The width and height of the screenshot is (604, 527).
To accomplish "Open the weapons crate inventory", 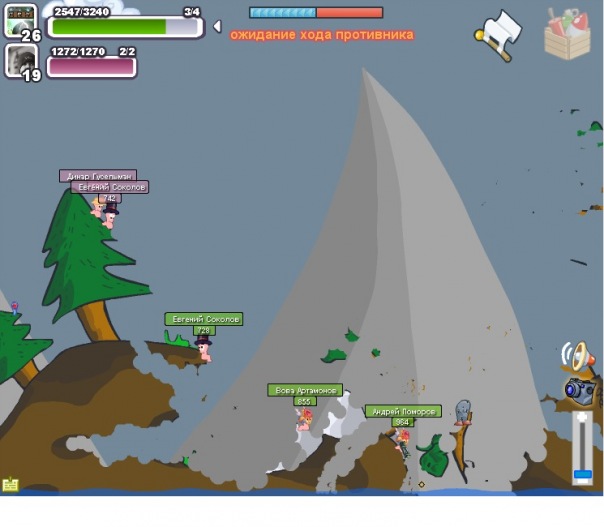I will 567,34.
